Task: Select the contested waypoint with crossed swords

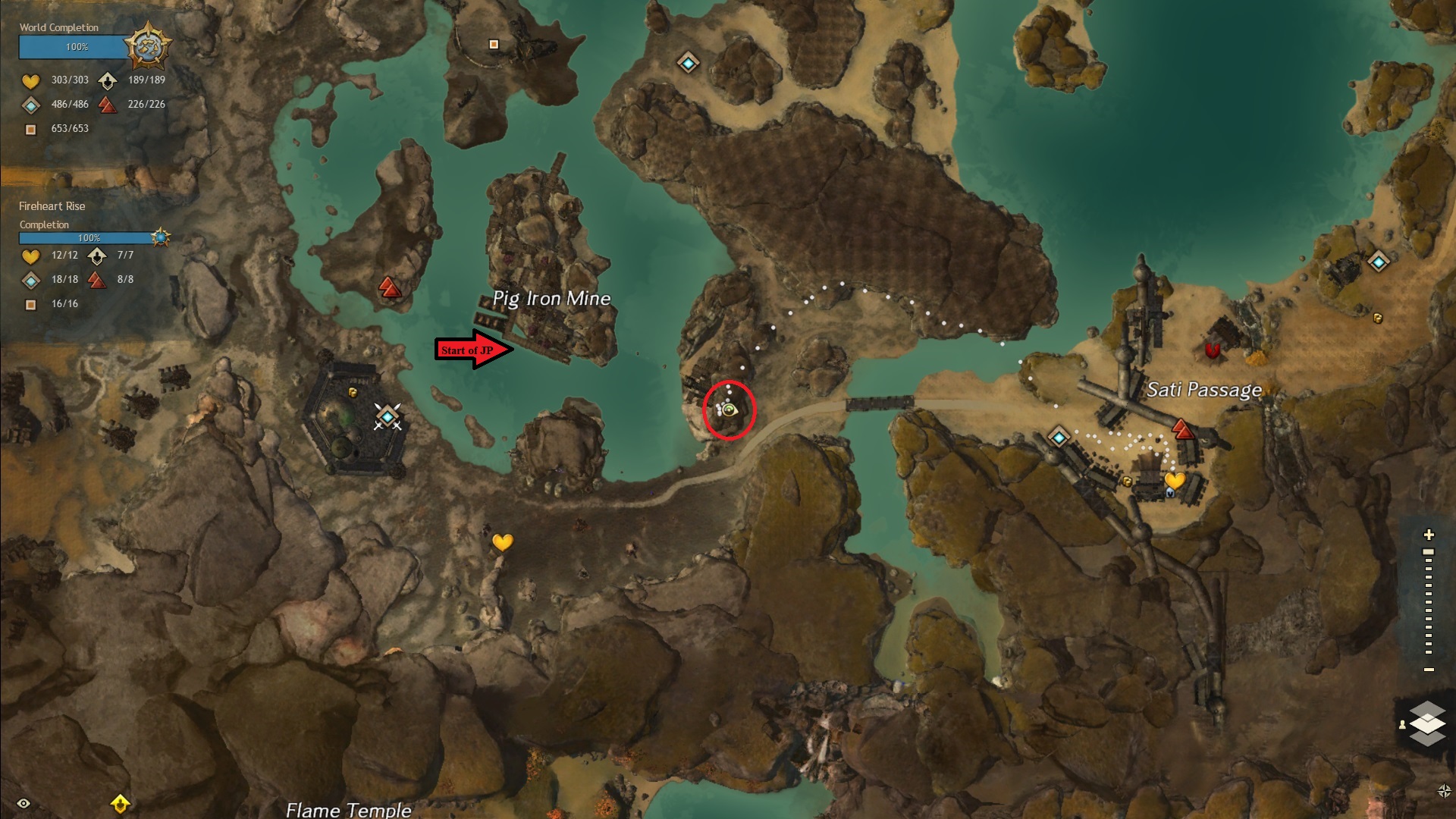Action: pyautogui.click(x=388, y=416)
